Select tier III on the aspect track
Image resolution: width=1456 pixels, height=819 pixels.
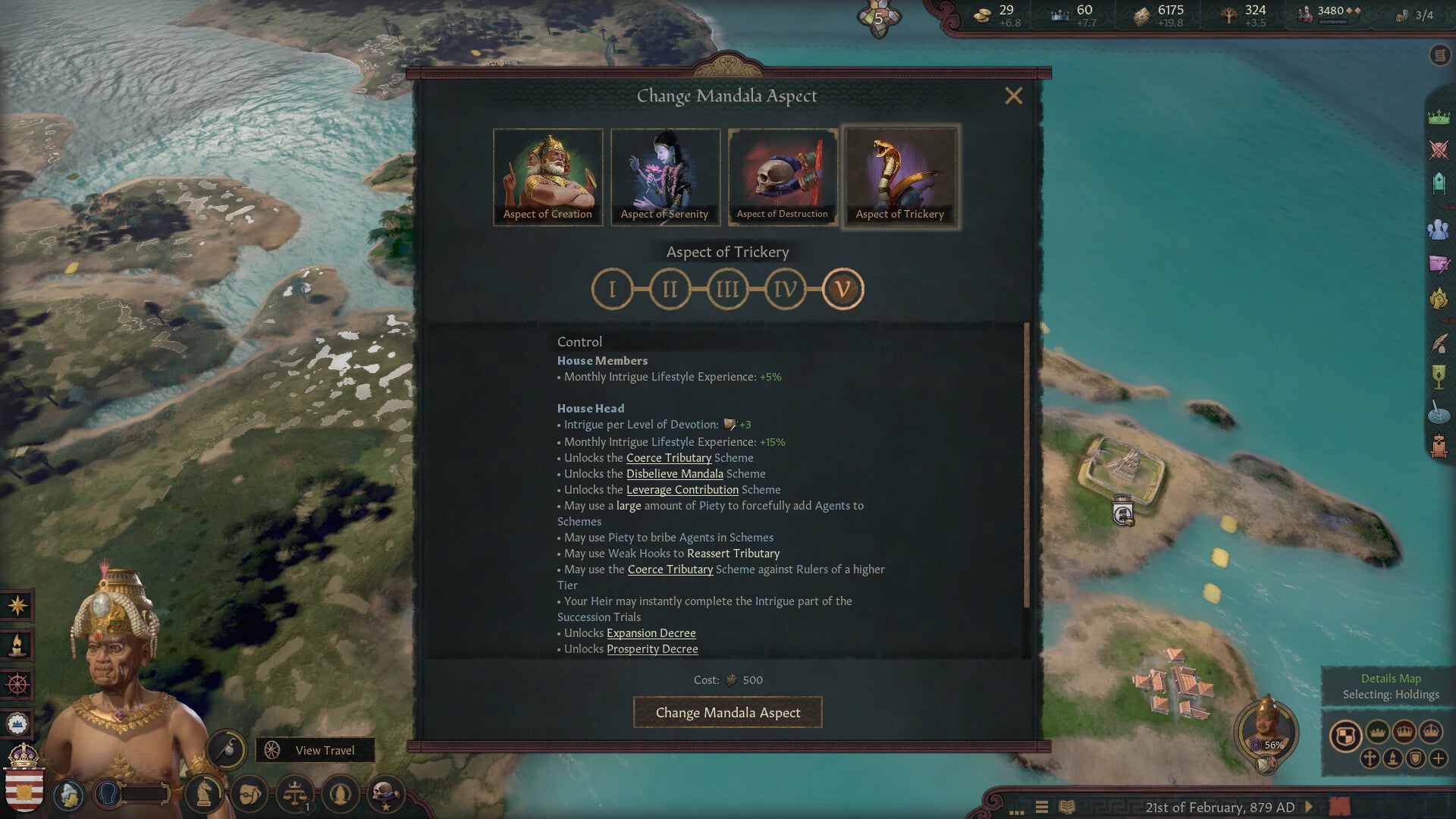pyautogui.click(x=727, y=289)
